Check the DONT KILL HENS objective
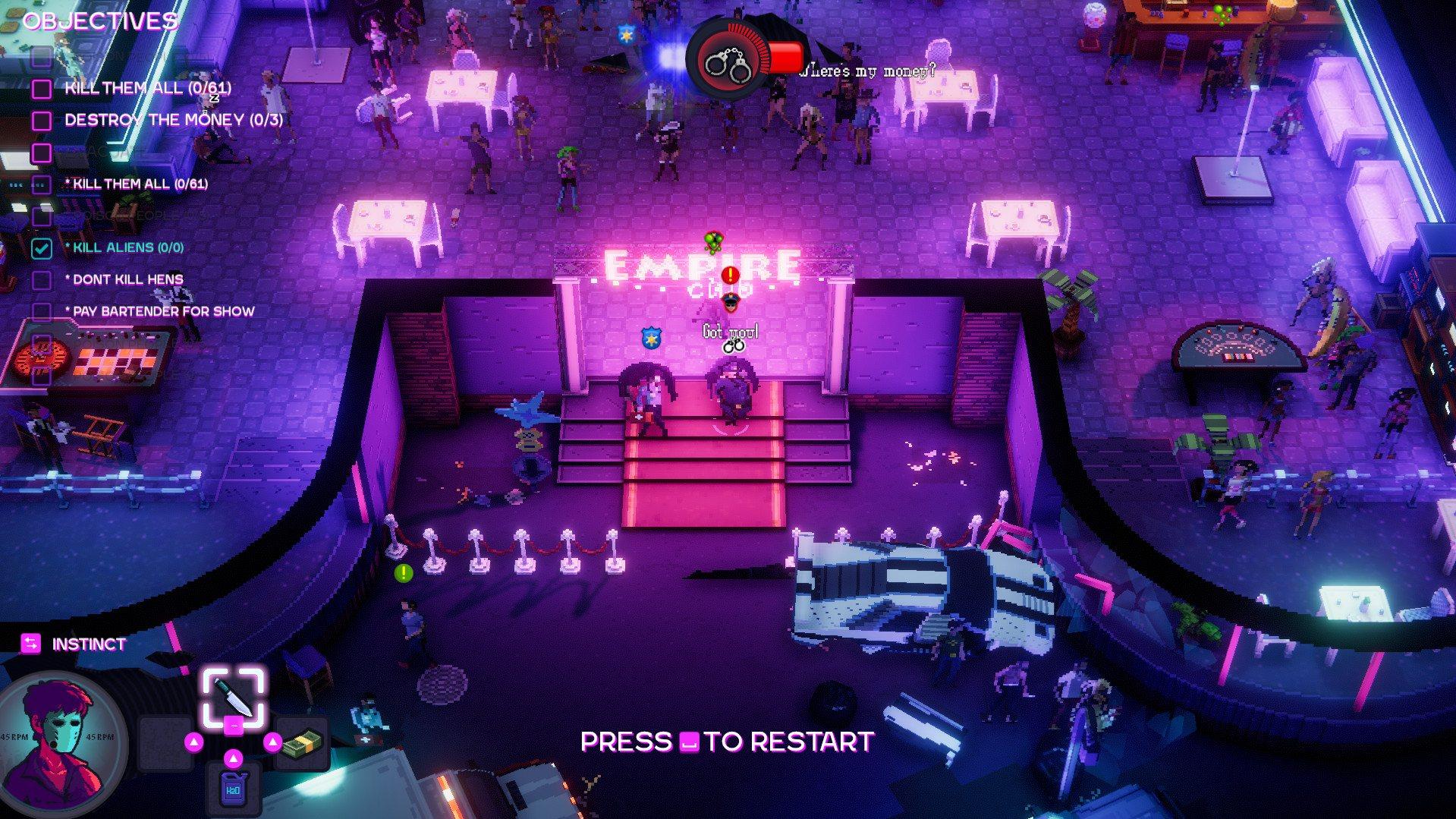This screenshot has height=819, width=1456. pos(42,279)
